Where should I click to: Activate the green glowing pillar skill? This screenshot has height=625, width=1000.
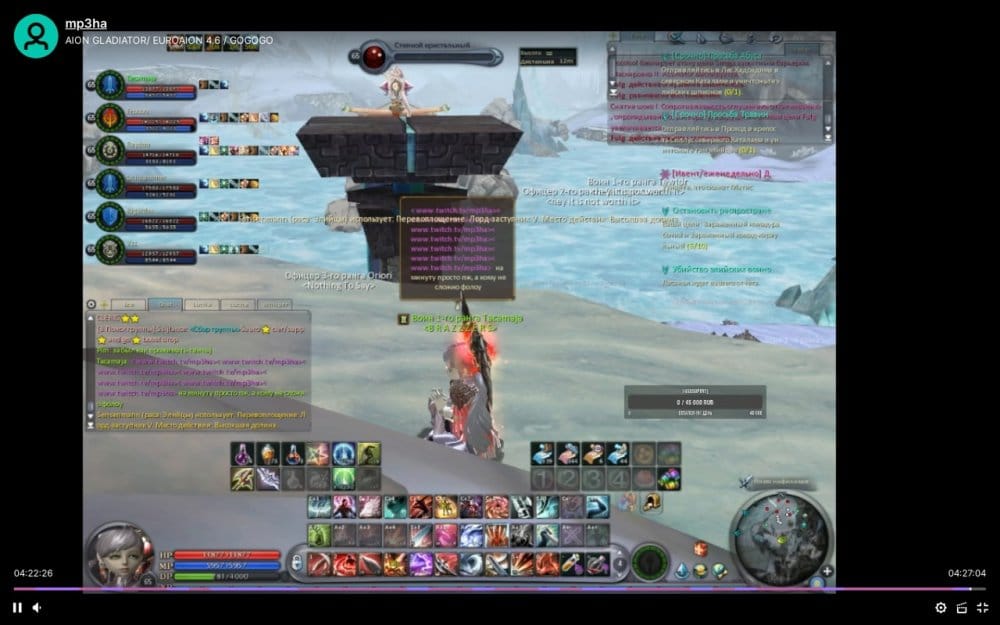(344, 479)
